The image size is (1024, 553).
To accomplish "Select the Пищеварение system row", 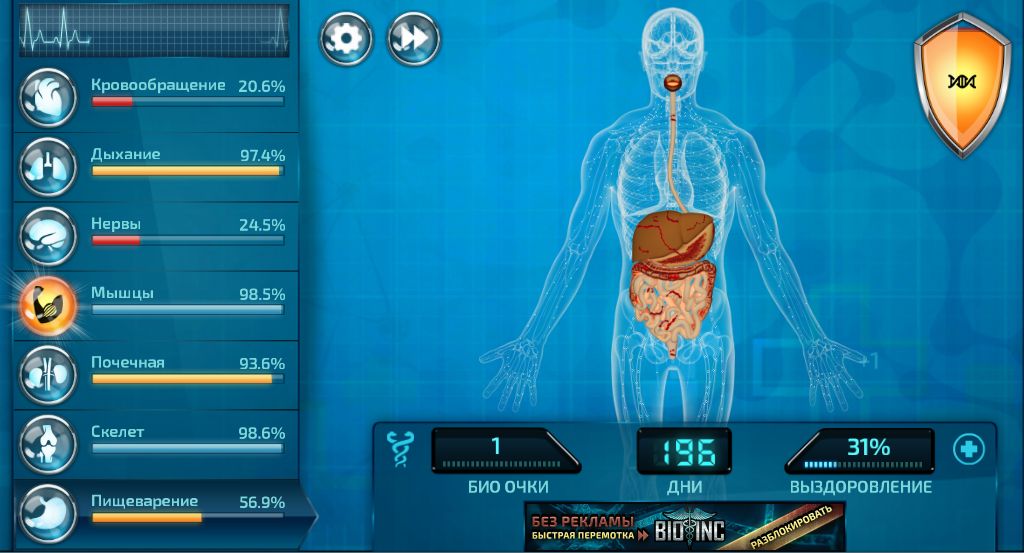I will (x=158, y=508).
